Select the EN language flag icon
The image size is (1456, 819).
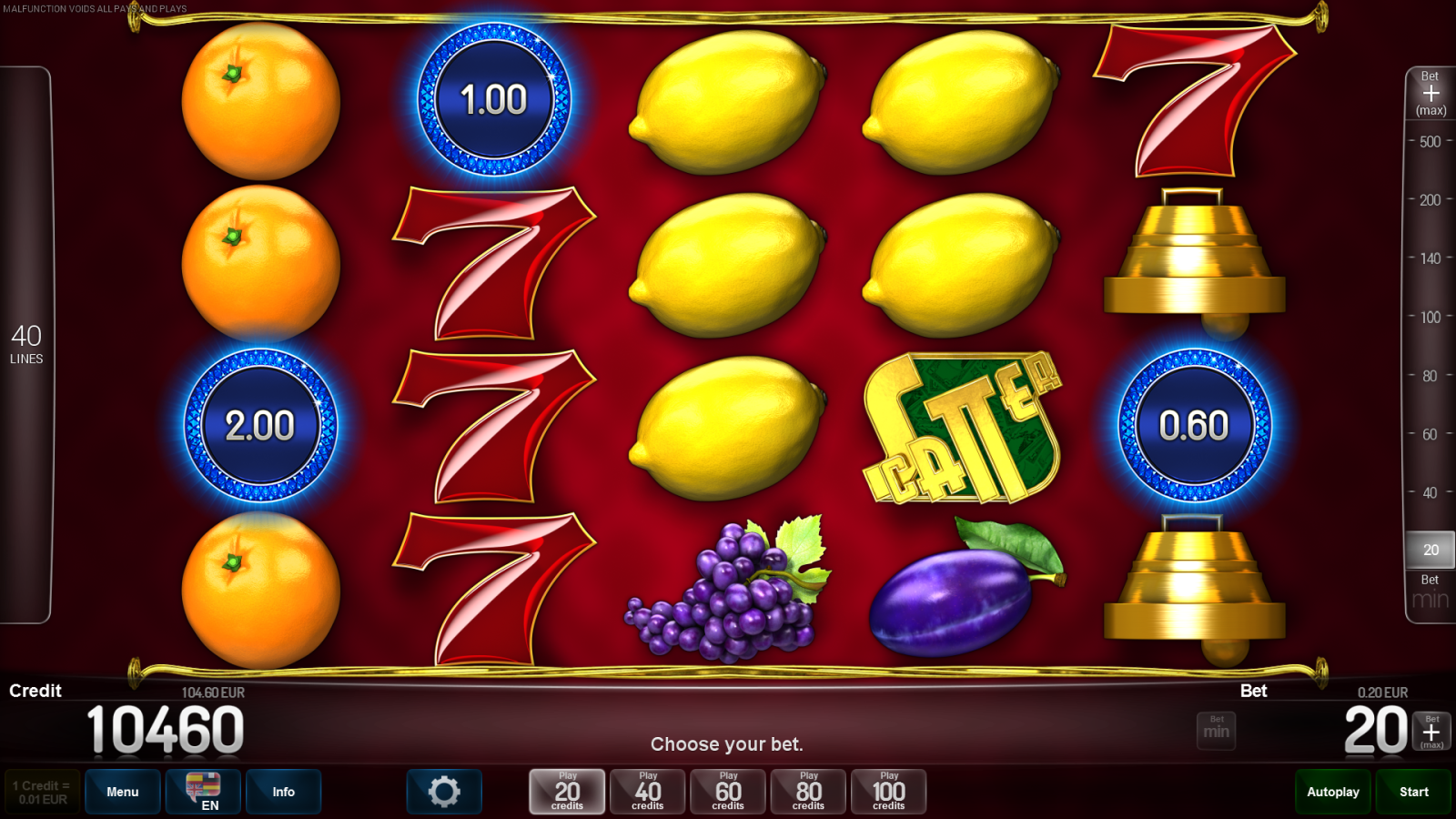201,791
